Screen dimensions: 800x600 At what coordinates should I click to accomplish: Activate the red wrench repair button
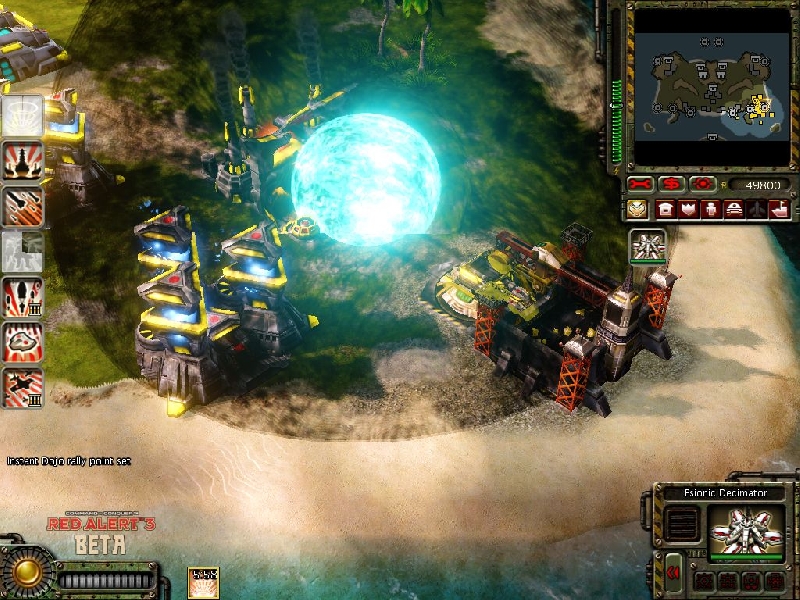point(640,185)
